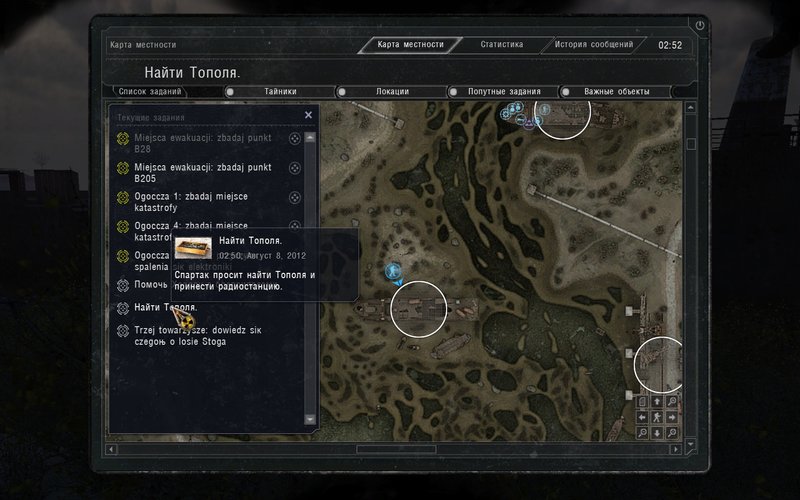Click the Список заданий button

(150, 92)
